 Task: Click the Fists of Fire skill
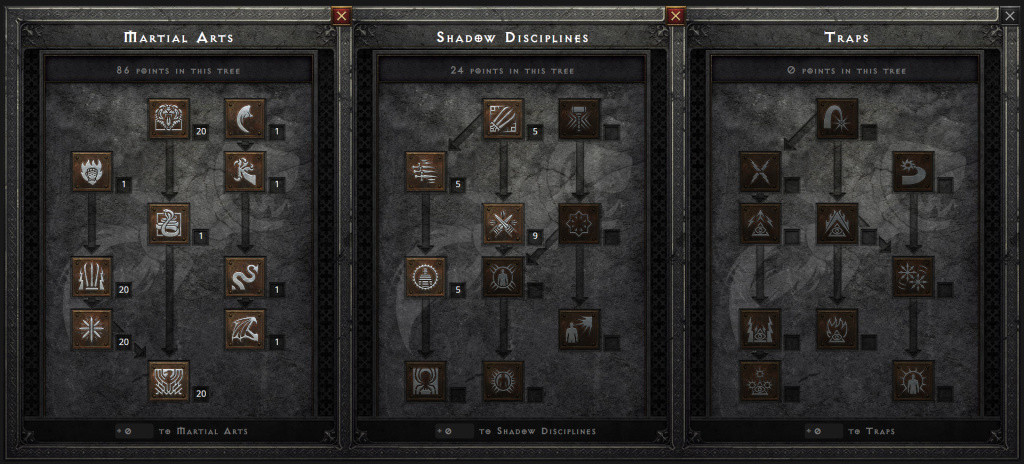coord(93,172)
